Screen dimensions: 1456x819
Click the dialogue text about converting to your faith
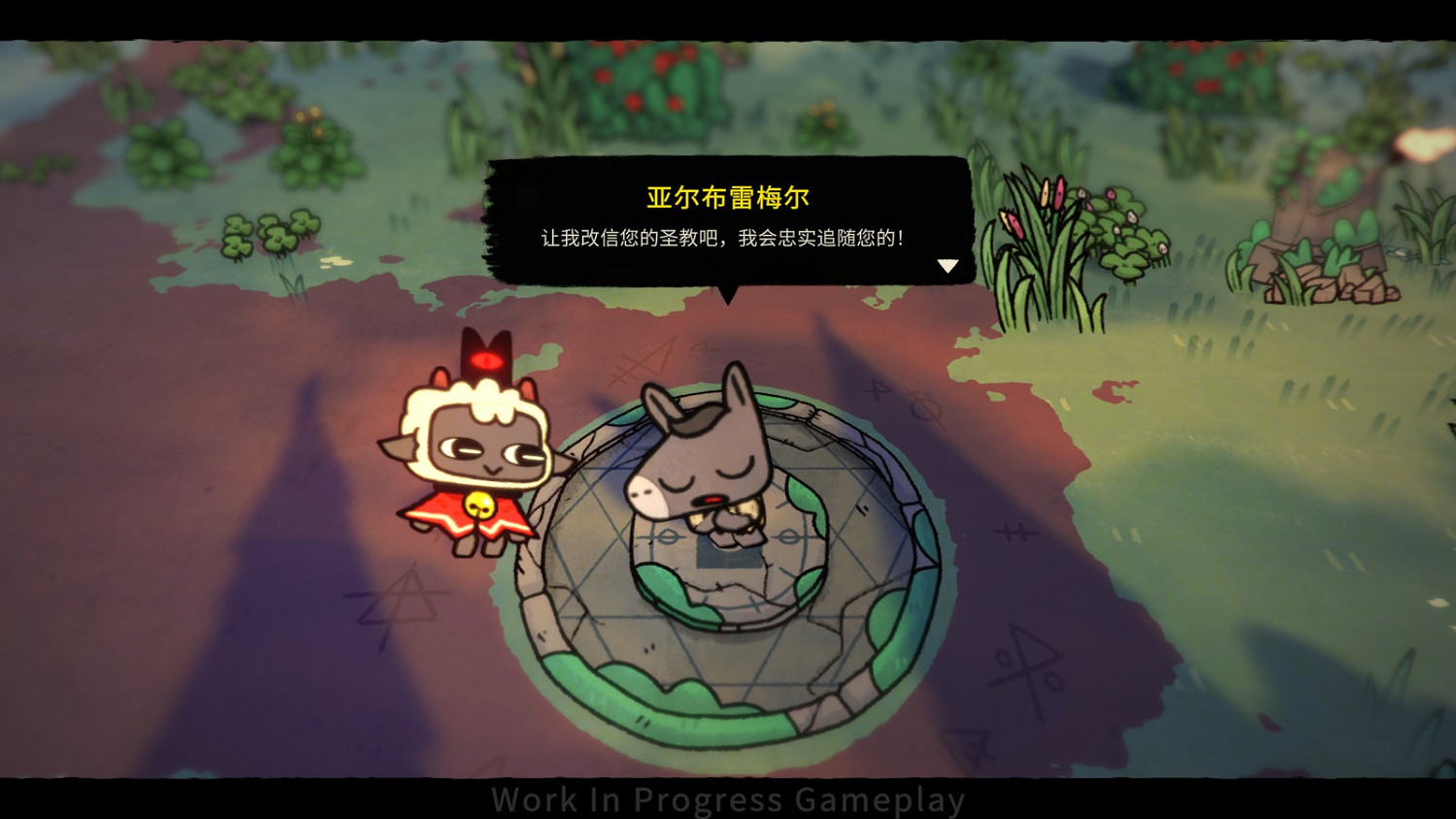[x=723, y=234]
